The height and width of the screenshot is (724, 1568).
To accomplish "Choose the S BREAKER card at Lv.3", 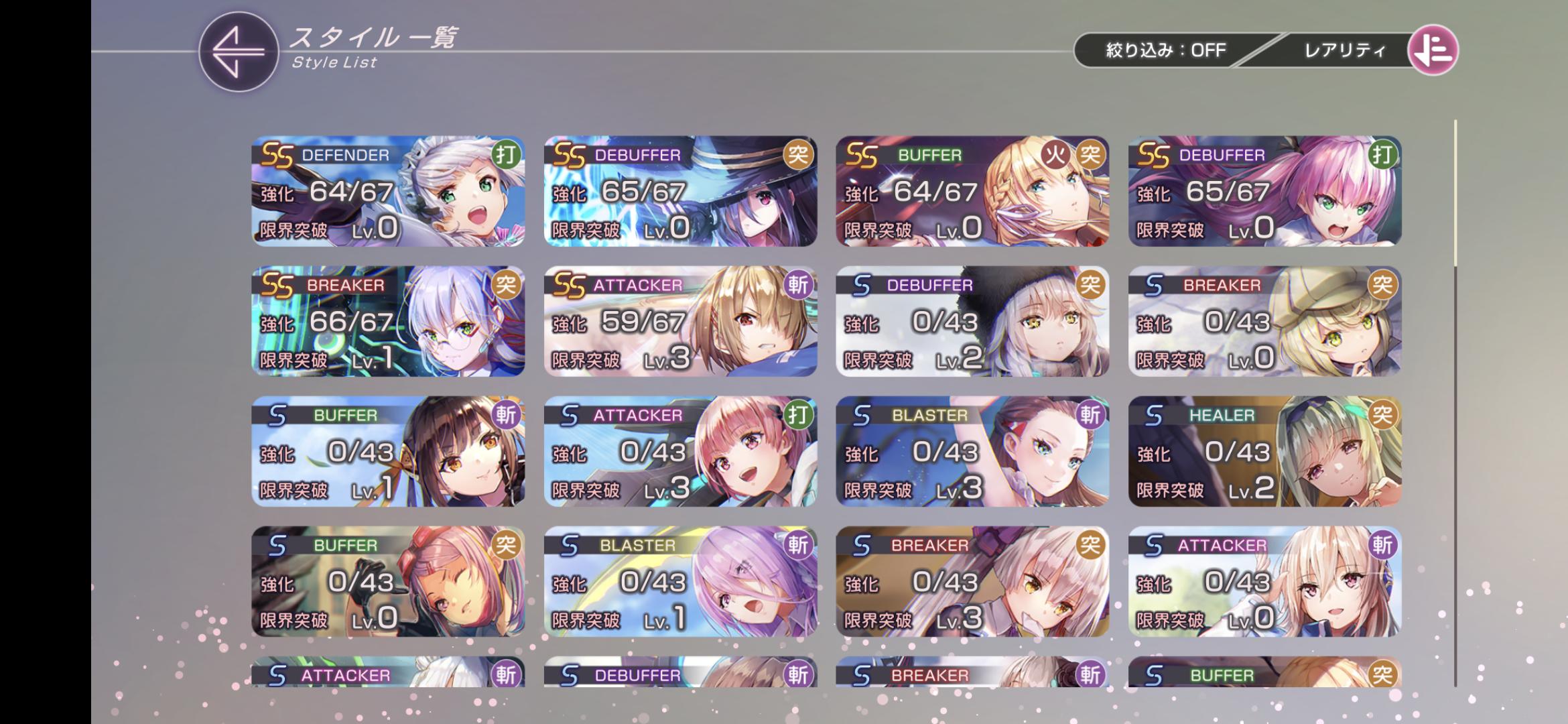I will click(x=972, y=581).
